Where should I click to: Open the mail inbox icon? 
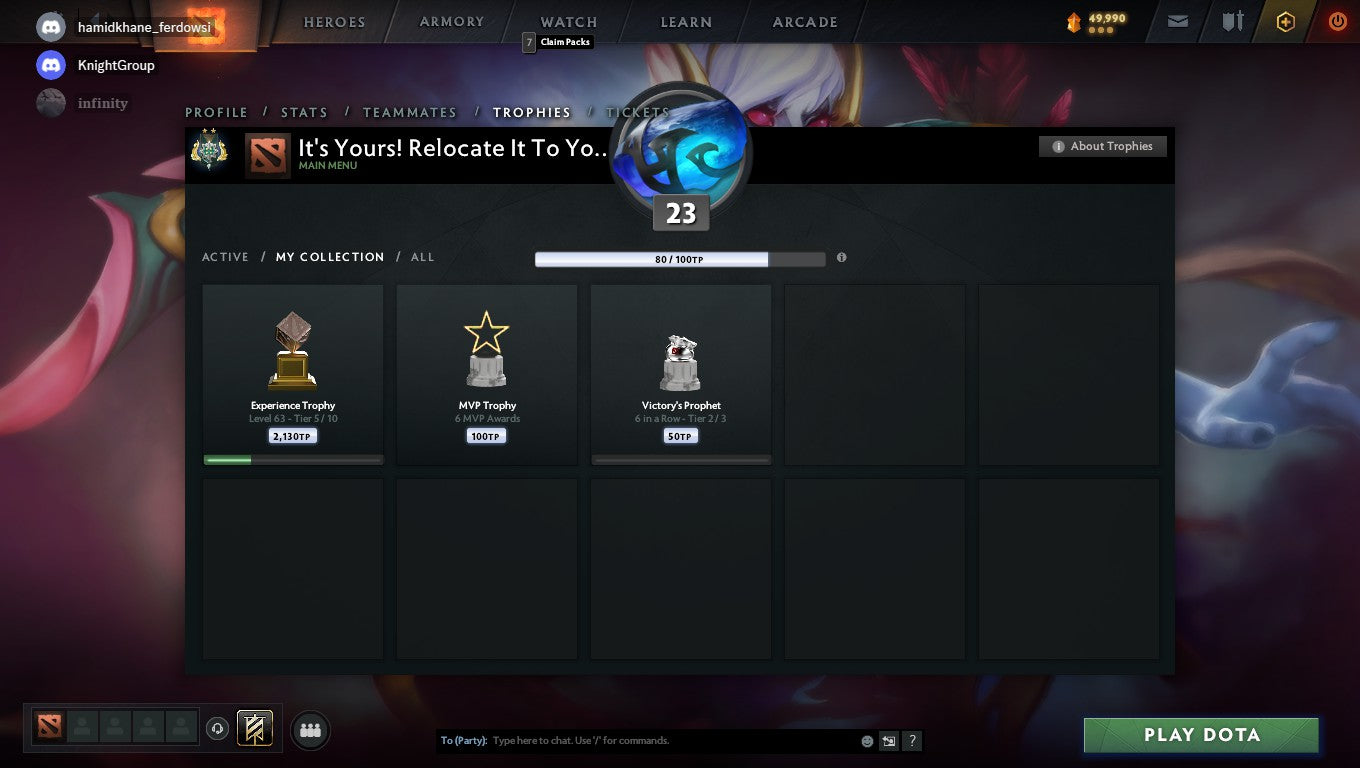(1177, 21)
